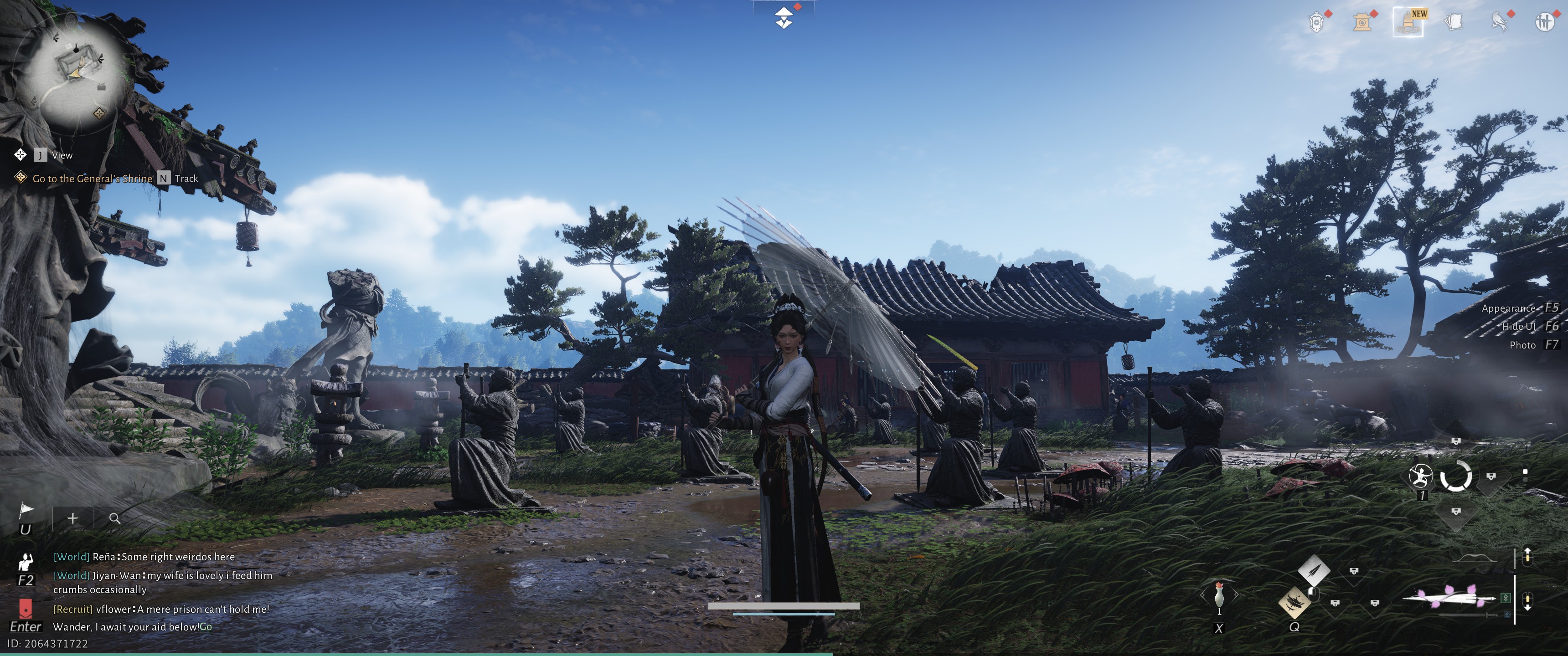This screenshot has height=656, width=1568.
Task: Click the white flag icon
Action: 26,511
